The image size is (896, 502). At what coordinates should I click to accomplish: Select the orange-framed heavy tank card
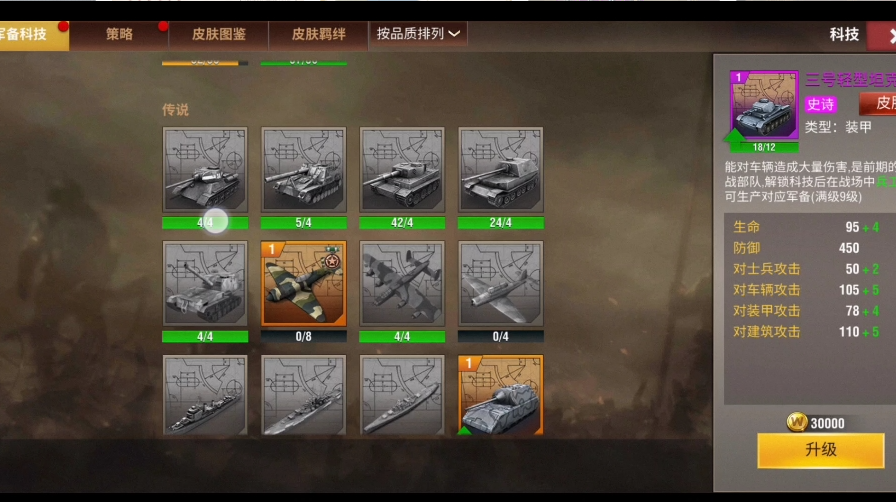tap(500, 395)
